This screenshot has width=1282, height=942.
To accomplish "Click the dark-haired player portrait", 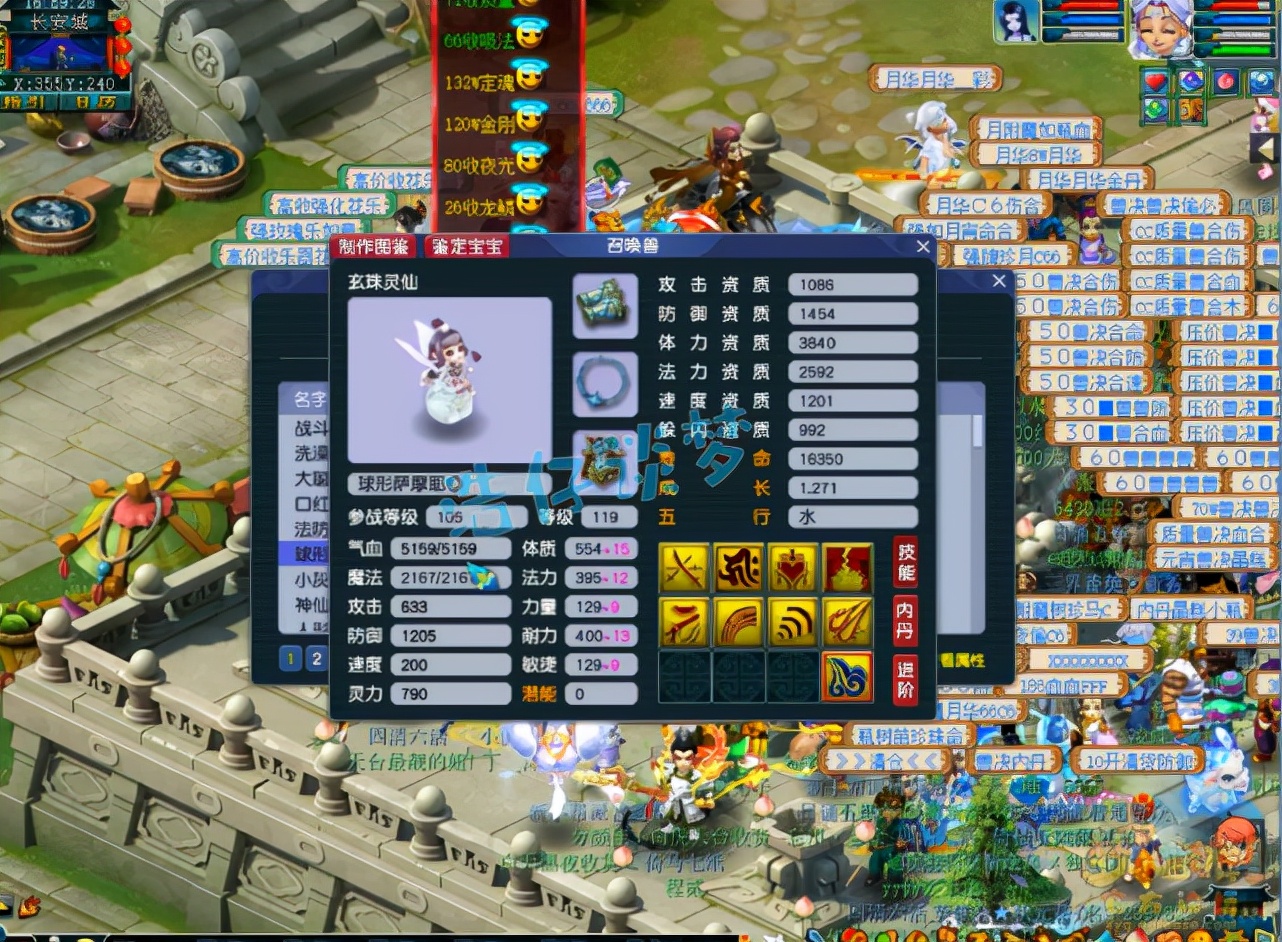I will 1015,22.
